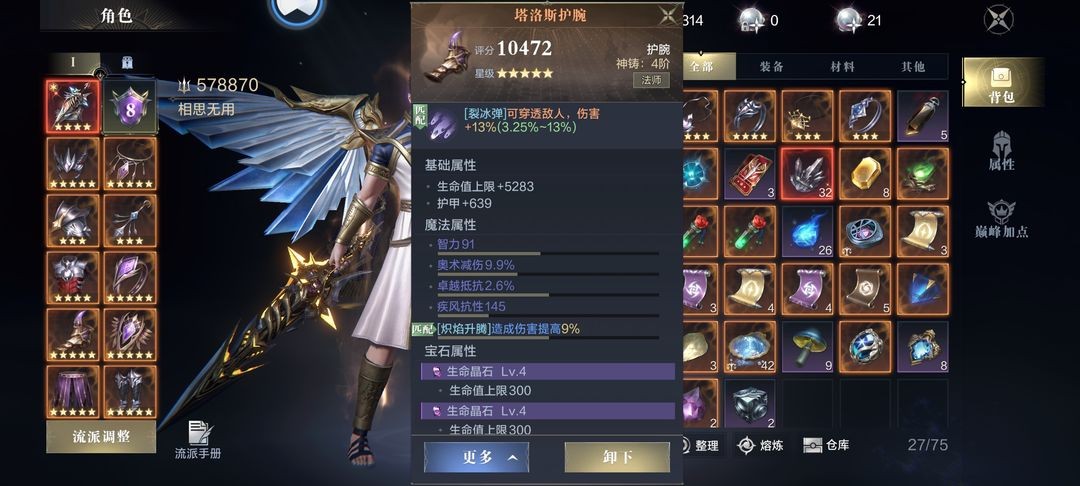Close the 塔洛斯护腕 item tooltip
Viewport: 1080px width, 486px height.
pyautogui.click(x=667, y=15)
